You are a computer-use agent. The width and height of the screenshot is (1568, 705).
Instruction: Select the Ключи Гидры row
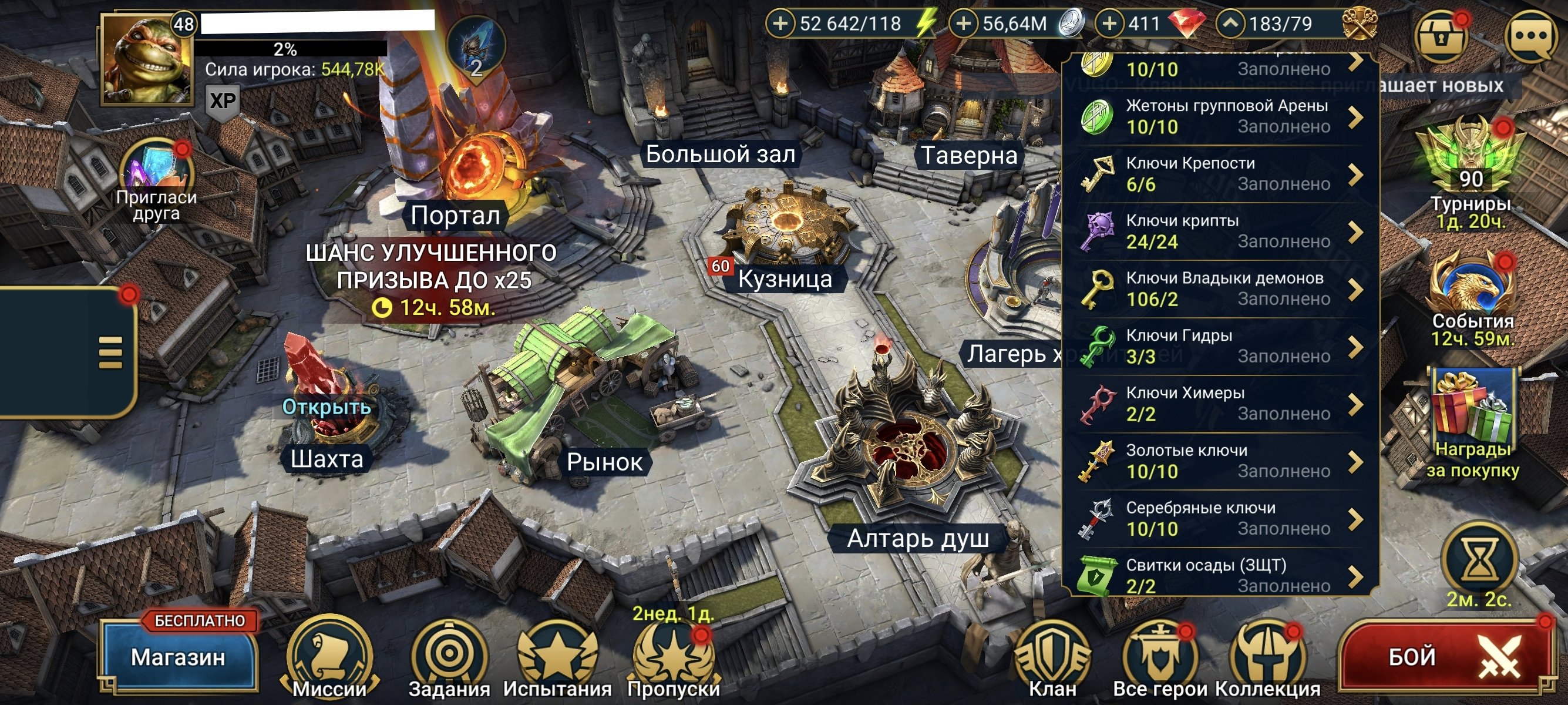pos(1220,347)
